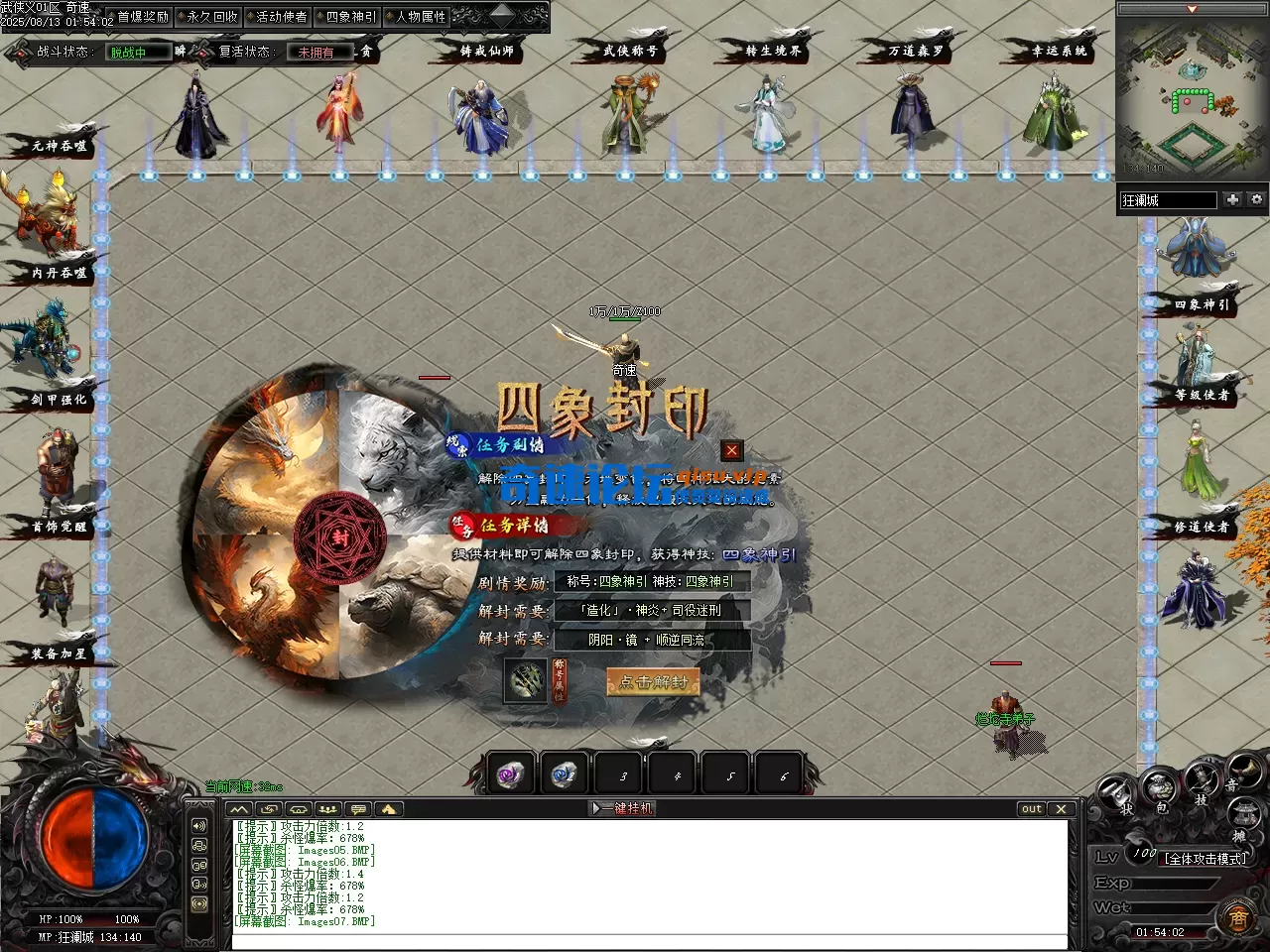Click the 狂澜城 map name input field
1270x952 pixels.
tap(1169, 200)
